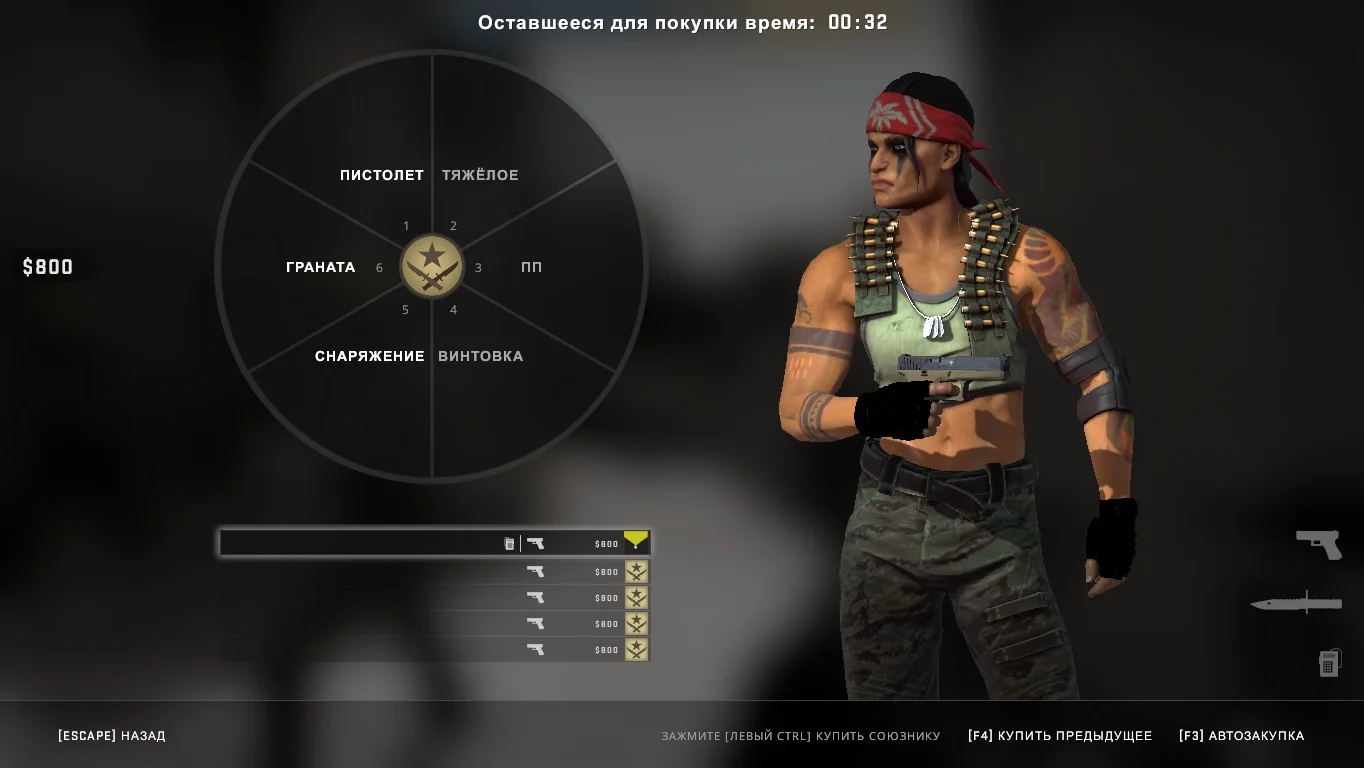Activate the АВТОЗАКУПКА autobuy button
The height and width of the screenshot is (768, 1364).
click(1241, 736)
